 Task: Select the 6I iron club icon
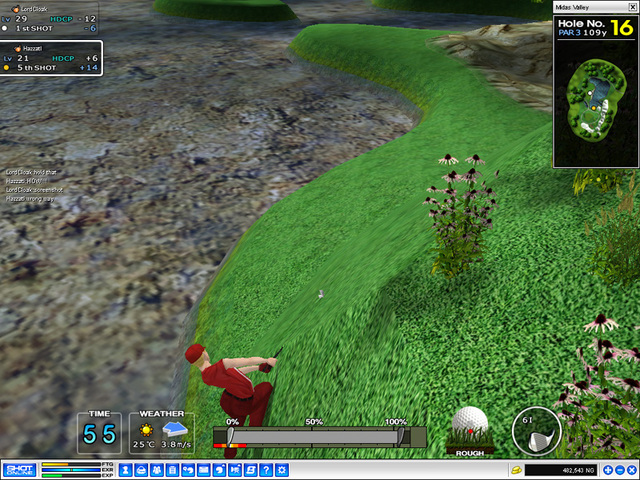(x=537, y=431)
